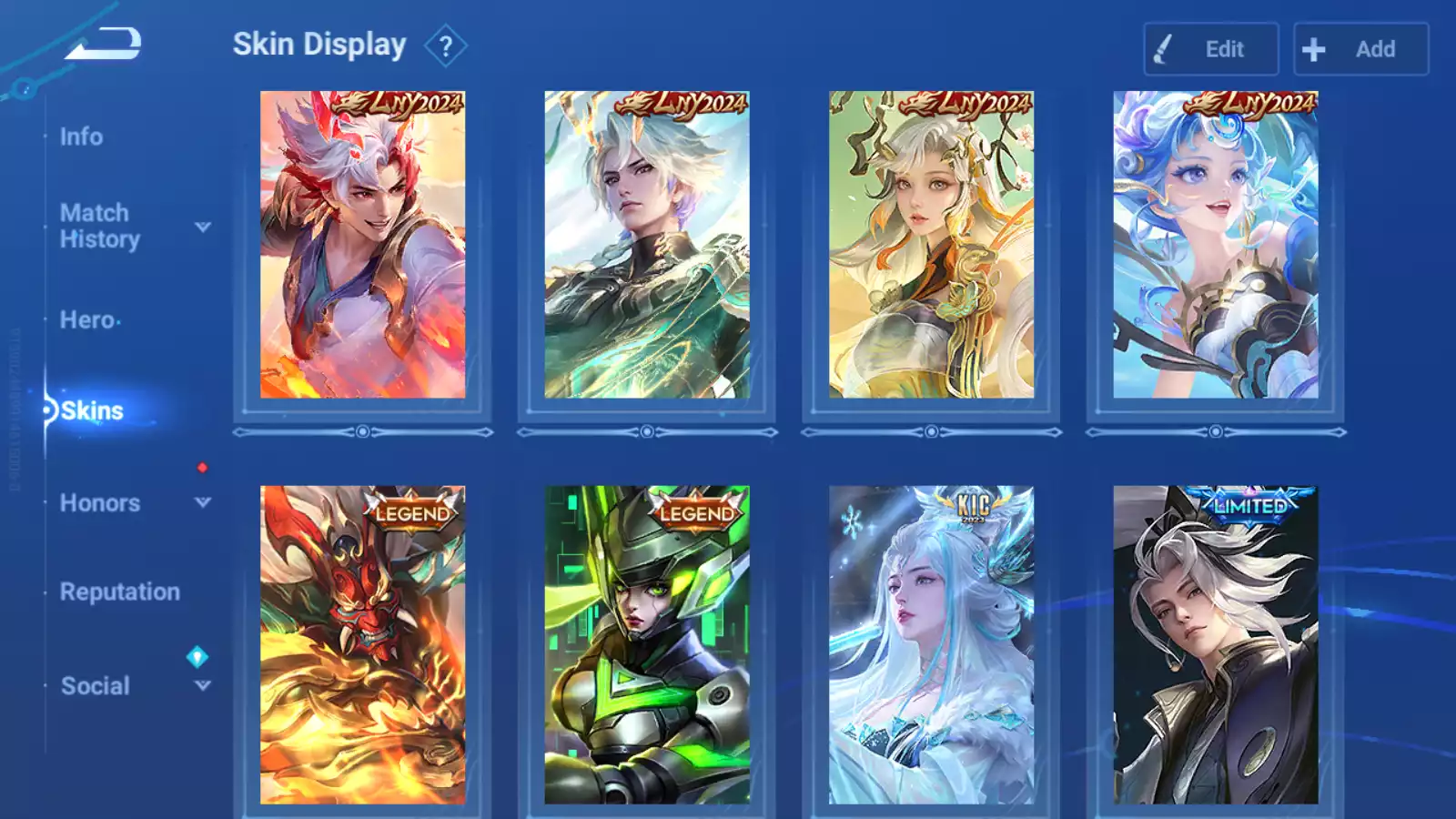Add a new skin to display
The image size is (1456, 819).
click(x=1360, y=49)
